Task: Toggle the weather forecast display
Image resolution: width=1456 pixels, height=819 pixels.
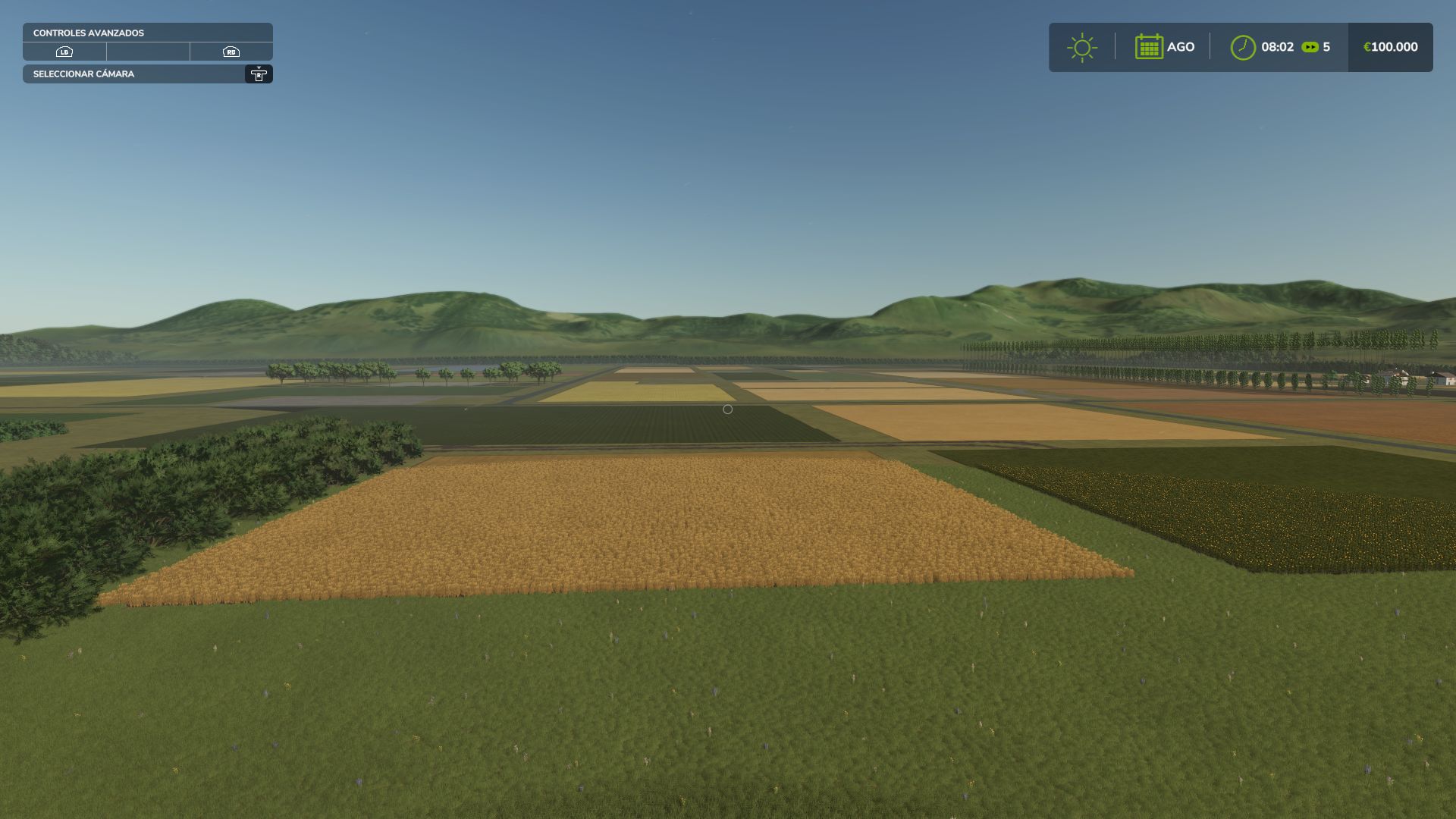Action: coord(1082,46)
